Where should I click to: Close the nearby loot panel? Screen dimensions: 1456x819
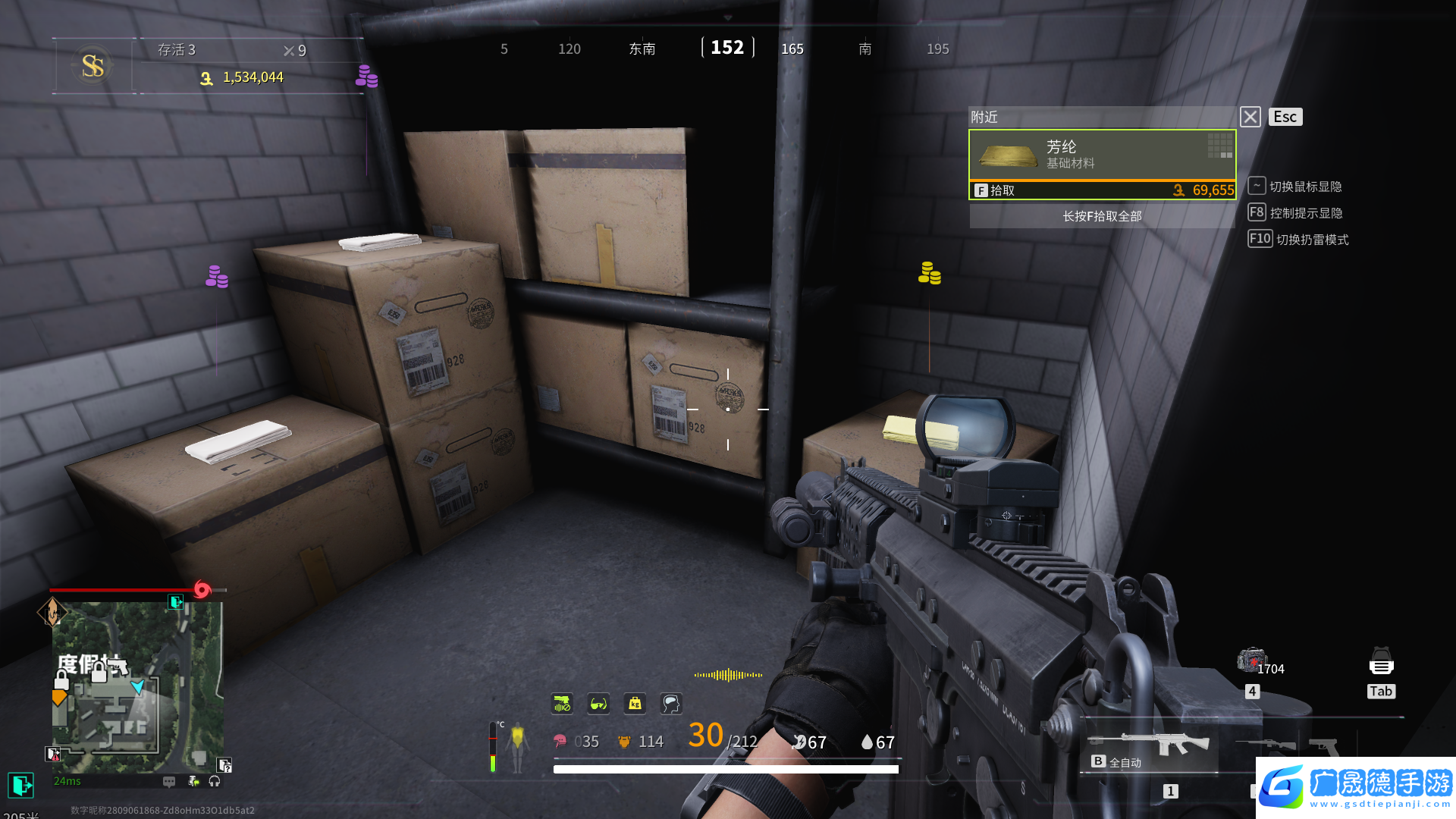(x=1250, y=117)
